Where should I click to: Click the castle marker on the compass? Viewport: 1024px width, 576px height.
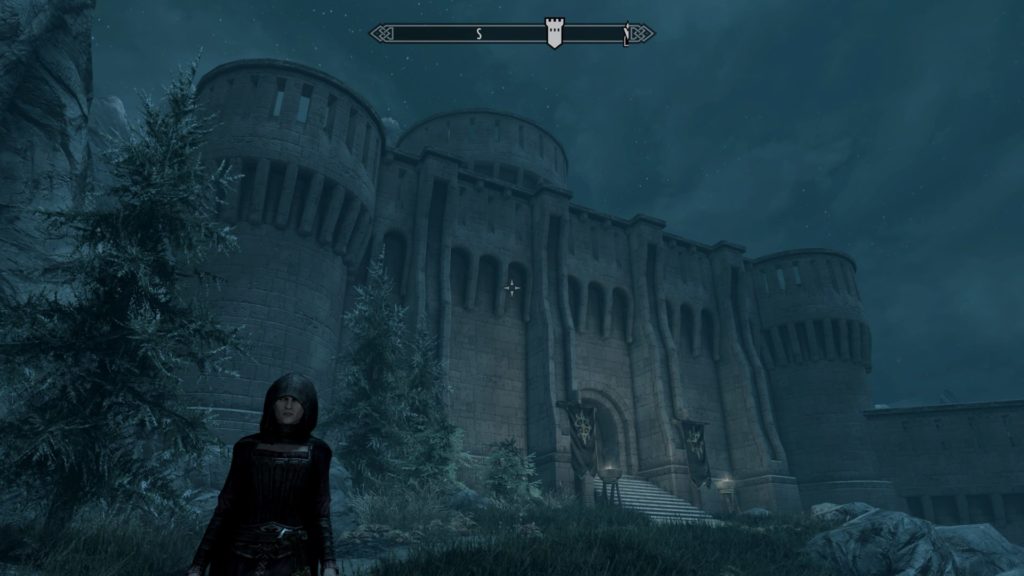(x=553, y=33)
